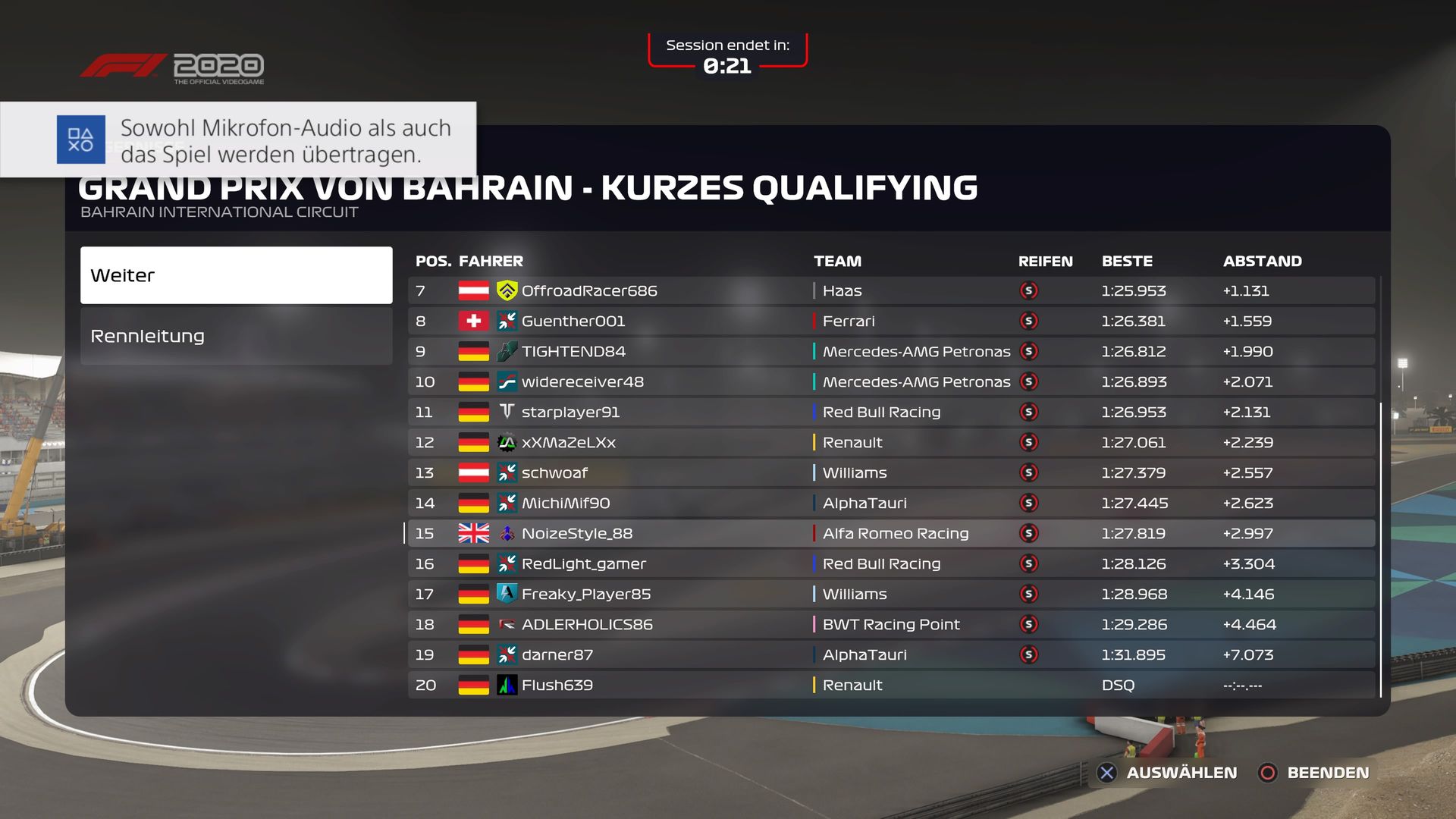Open the Rennleitung option
The image size is (1456, 819).
236,336
